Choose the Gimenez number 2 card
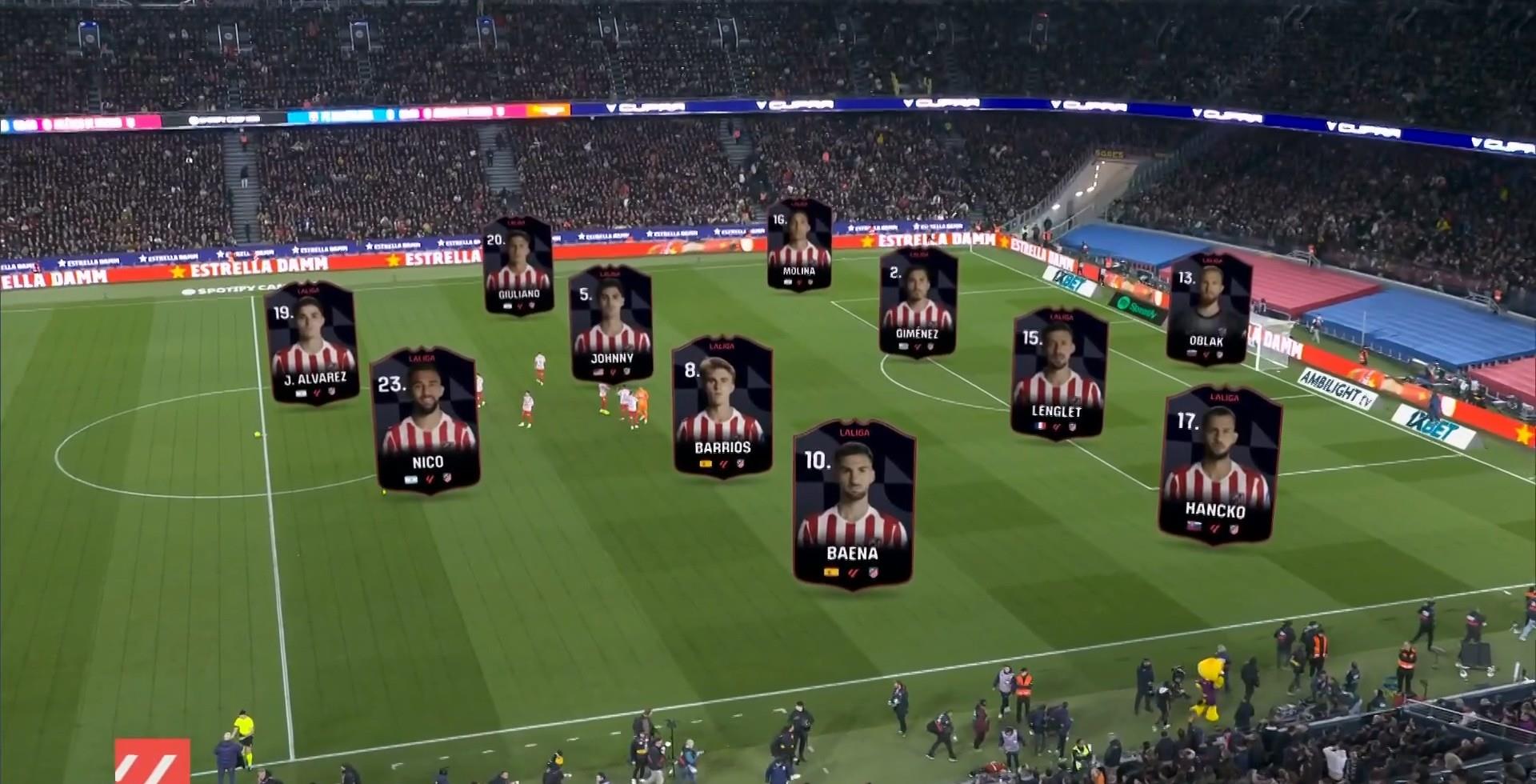The width and height of the screenshot is (1536, 784). (x=918, y=302)
